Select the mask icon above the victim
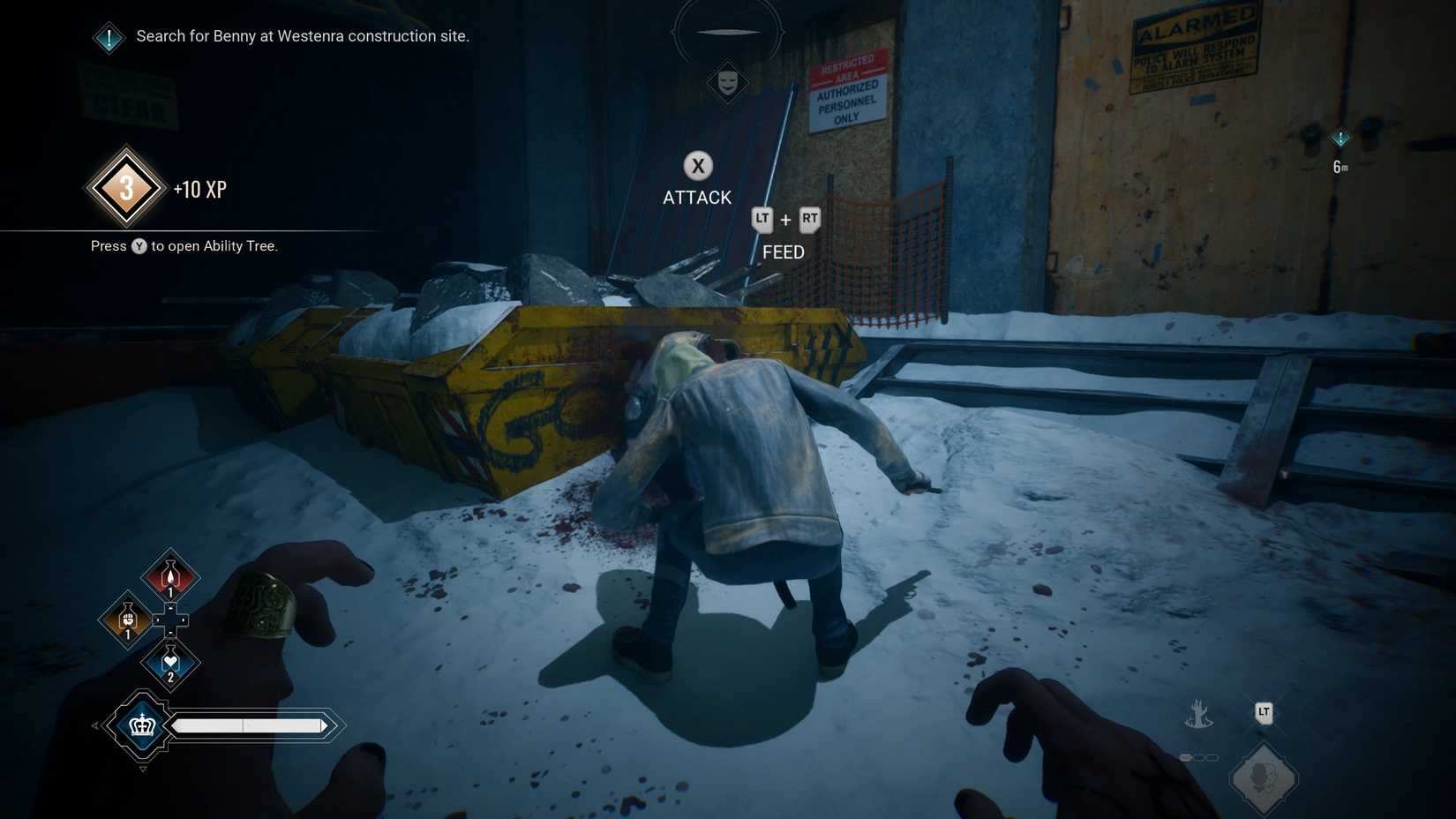1456x819 pixels. tap(726, 82)
